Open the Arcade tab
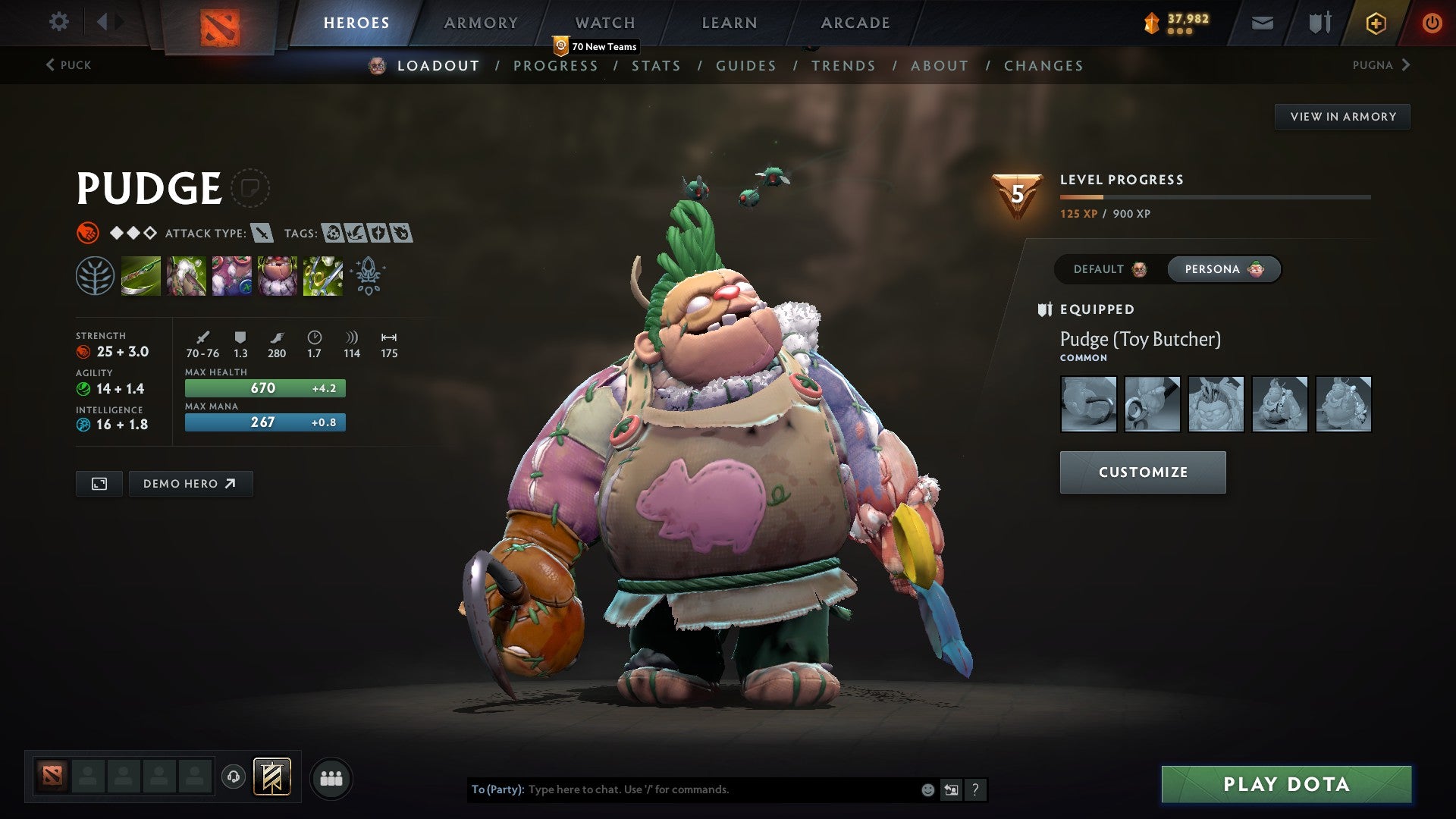Screen dimensions: 1456x819 coord(855,23)
